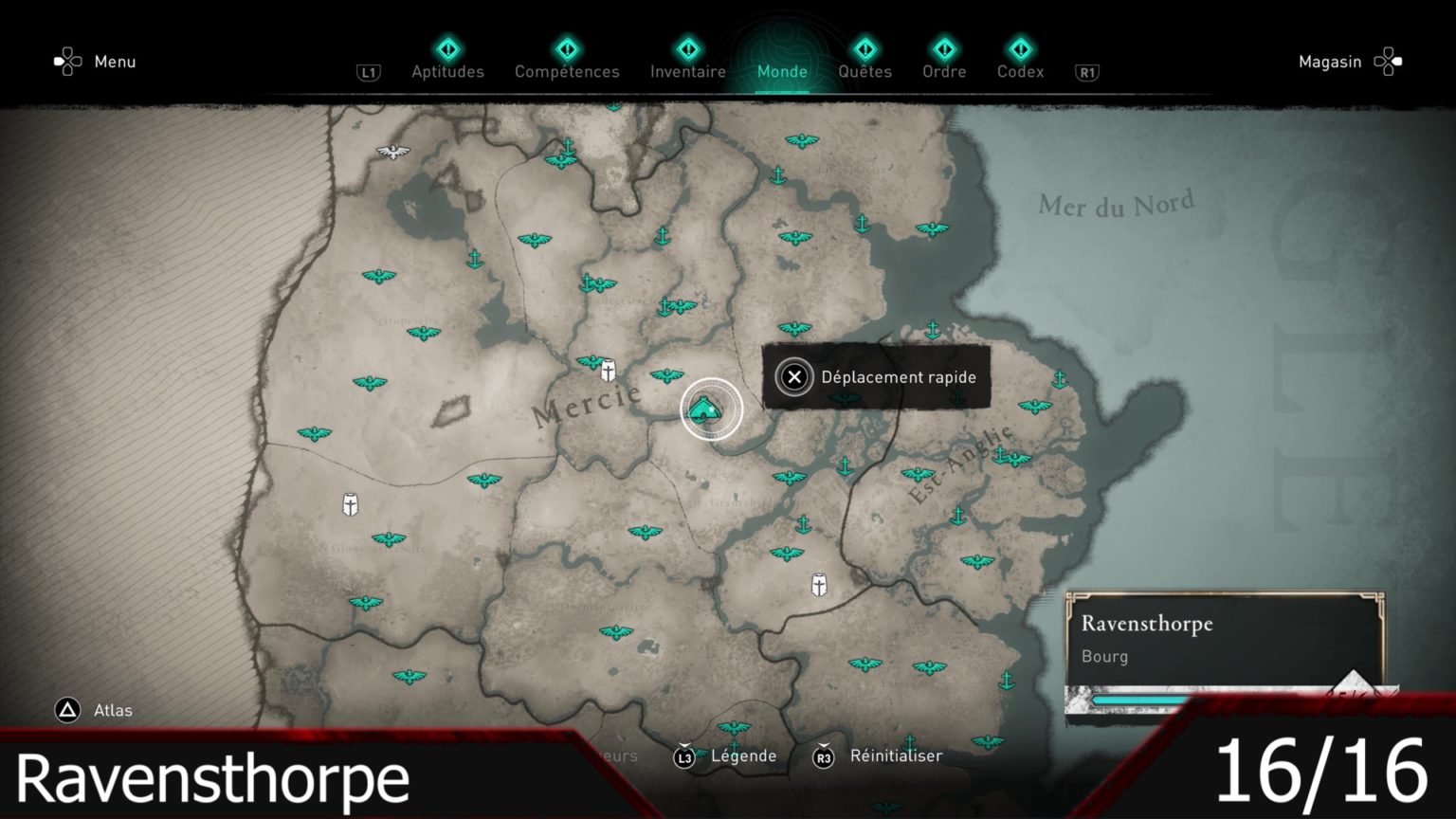Show the Codex tab
Viewport: 1456px width, 819px height.
pyautogui.click(x=1020, y=61)
